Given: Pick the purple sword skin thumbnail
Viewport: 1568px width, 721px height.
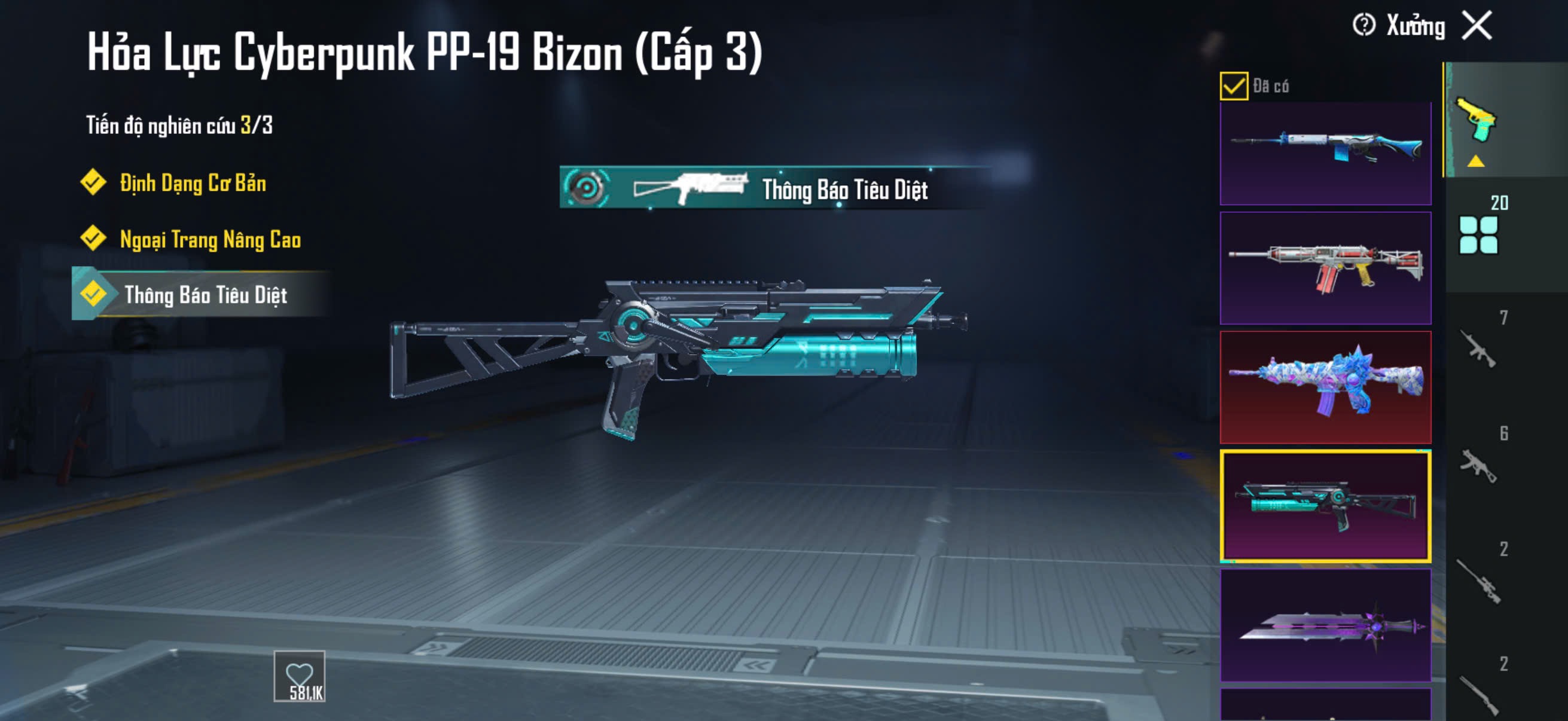Looking at the screenshot, I should [x=1325, y=625].
